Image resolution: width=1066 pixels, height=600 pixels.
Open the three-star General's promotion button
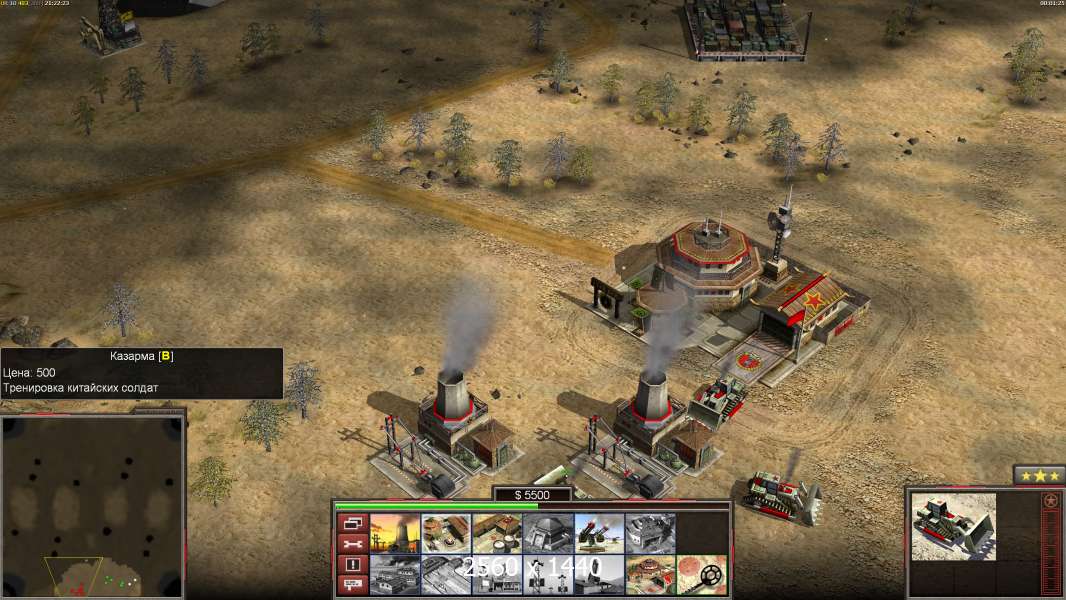(1038, 475)
